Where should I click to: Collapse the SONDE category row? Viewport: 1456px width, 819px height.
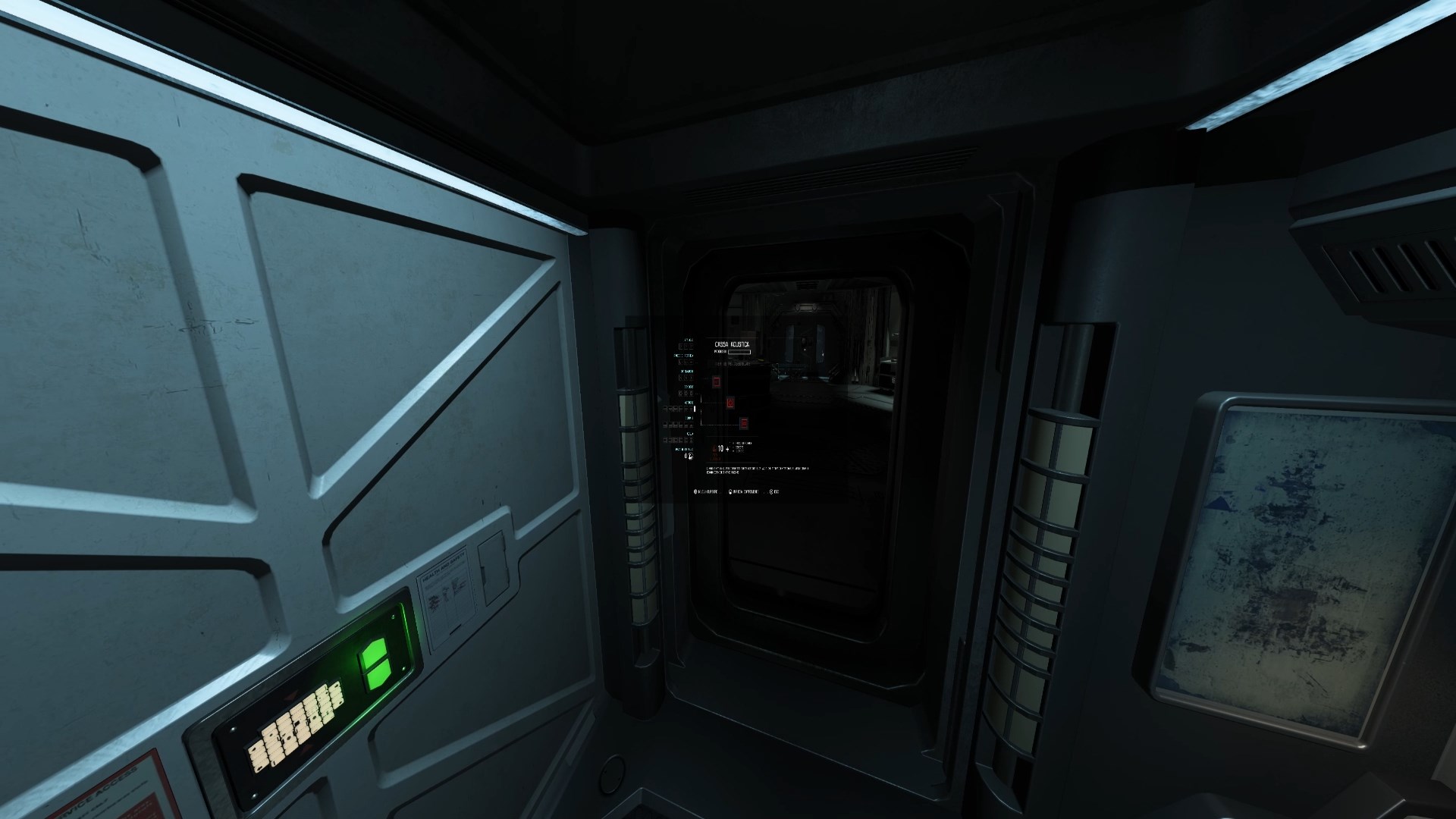click(x=690, y=387)
